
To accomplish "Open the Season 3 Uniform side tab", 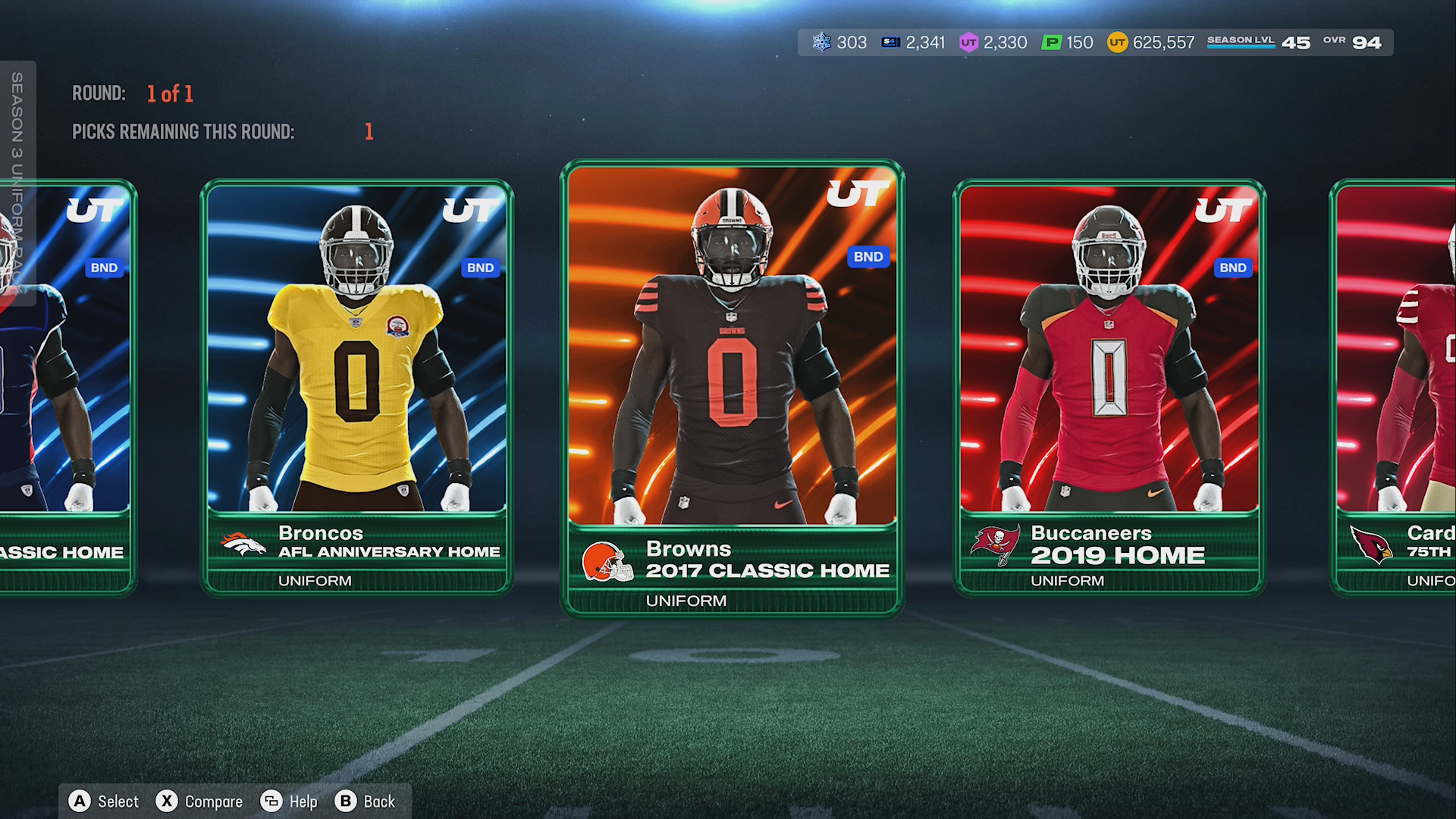I will pos(17,182).
